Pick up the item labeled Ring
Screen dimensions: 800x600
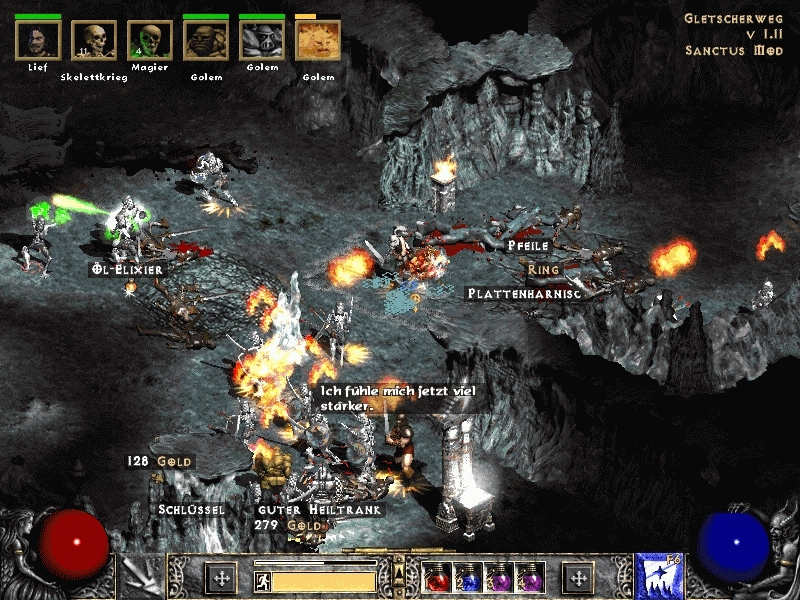coord(545,269)
